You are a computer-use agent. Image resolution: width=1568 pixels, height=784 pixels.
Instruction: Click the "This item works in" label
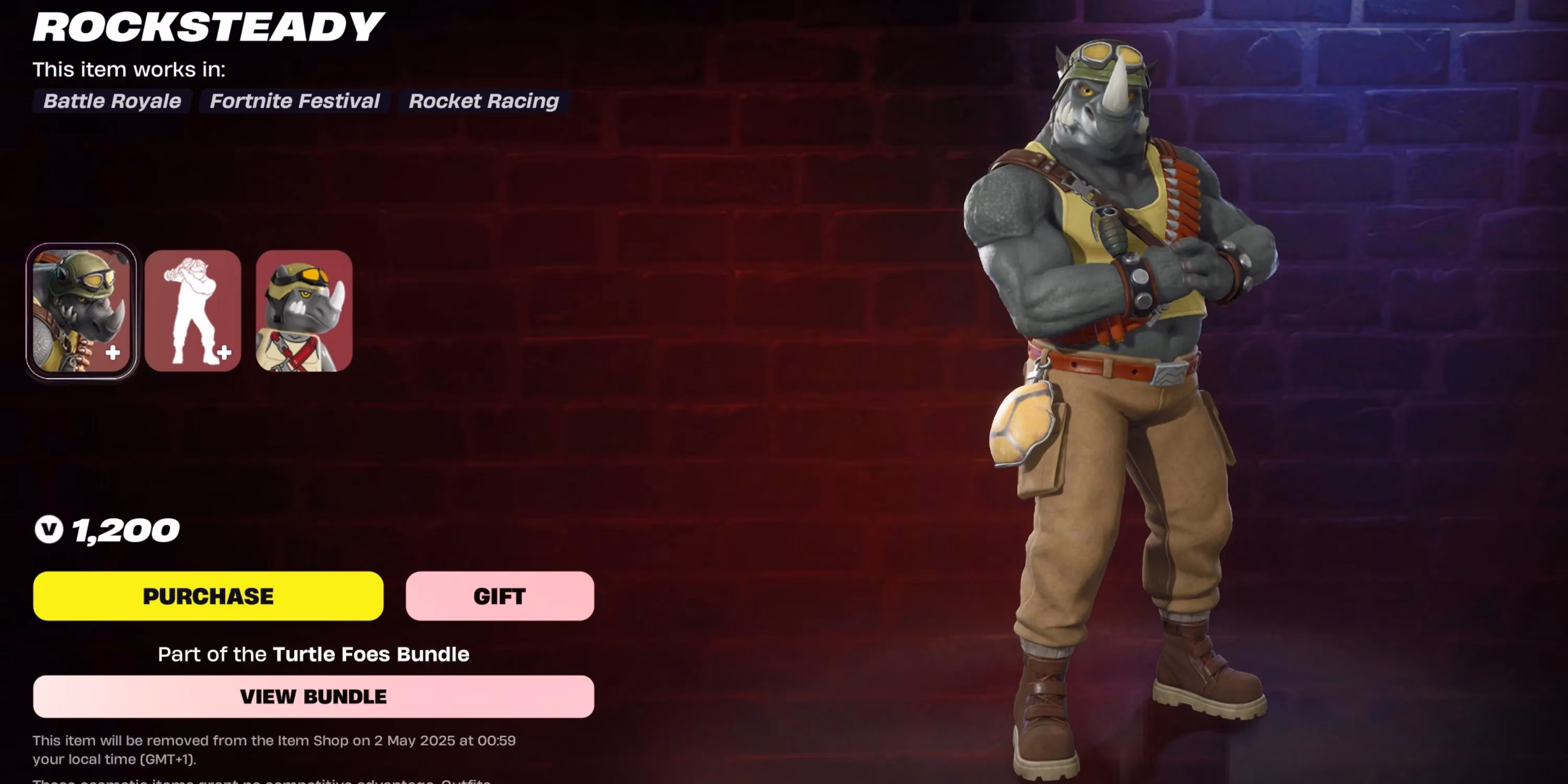point(129,70)
